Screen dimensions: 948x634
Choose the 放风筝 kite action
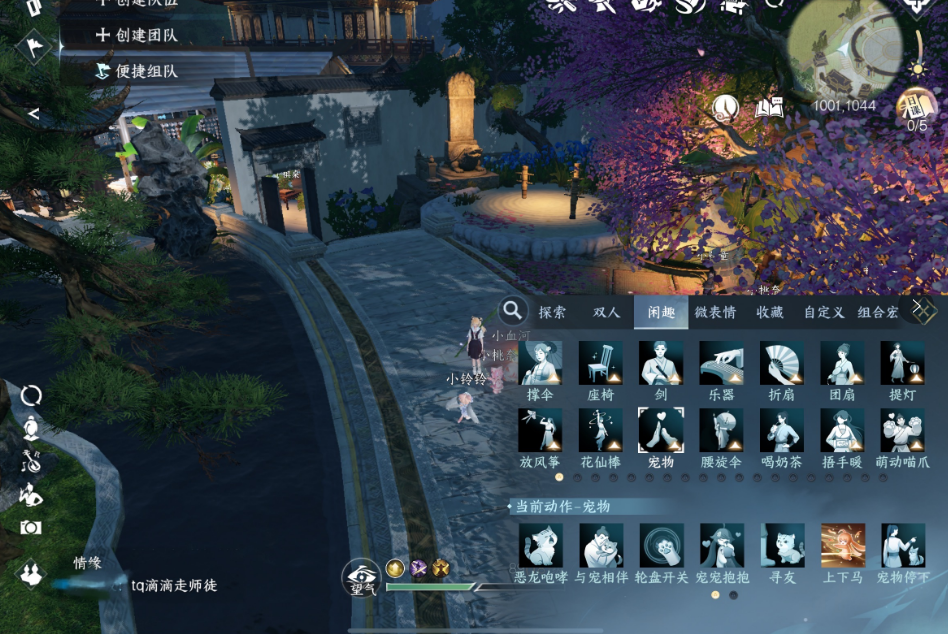tap(540, 431)
